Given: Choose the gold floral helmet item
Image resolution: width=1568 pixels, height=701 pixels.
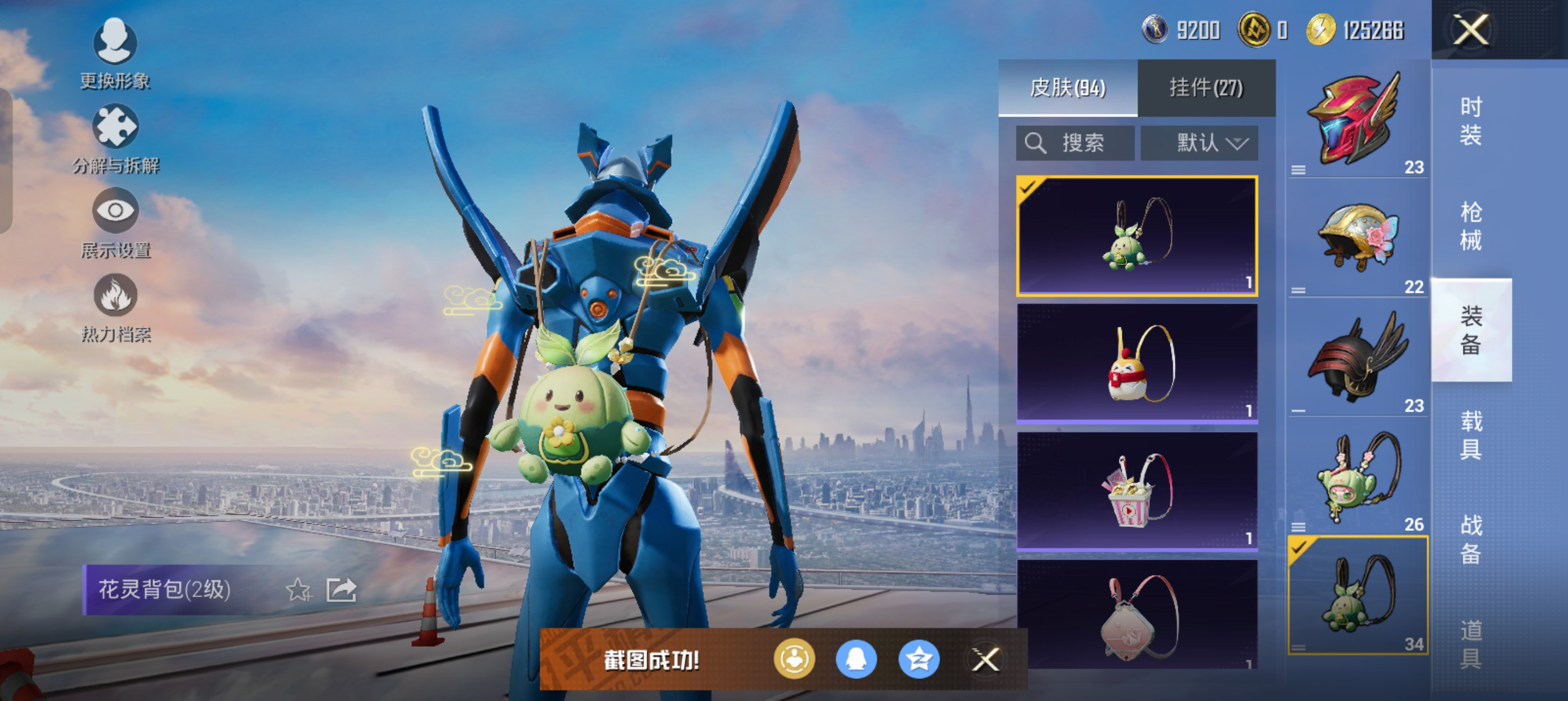Looking at the screenshot, I should pyautogui.click(x=1358, y=239).
